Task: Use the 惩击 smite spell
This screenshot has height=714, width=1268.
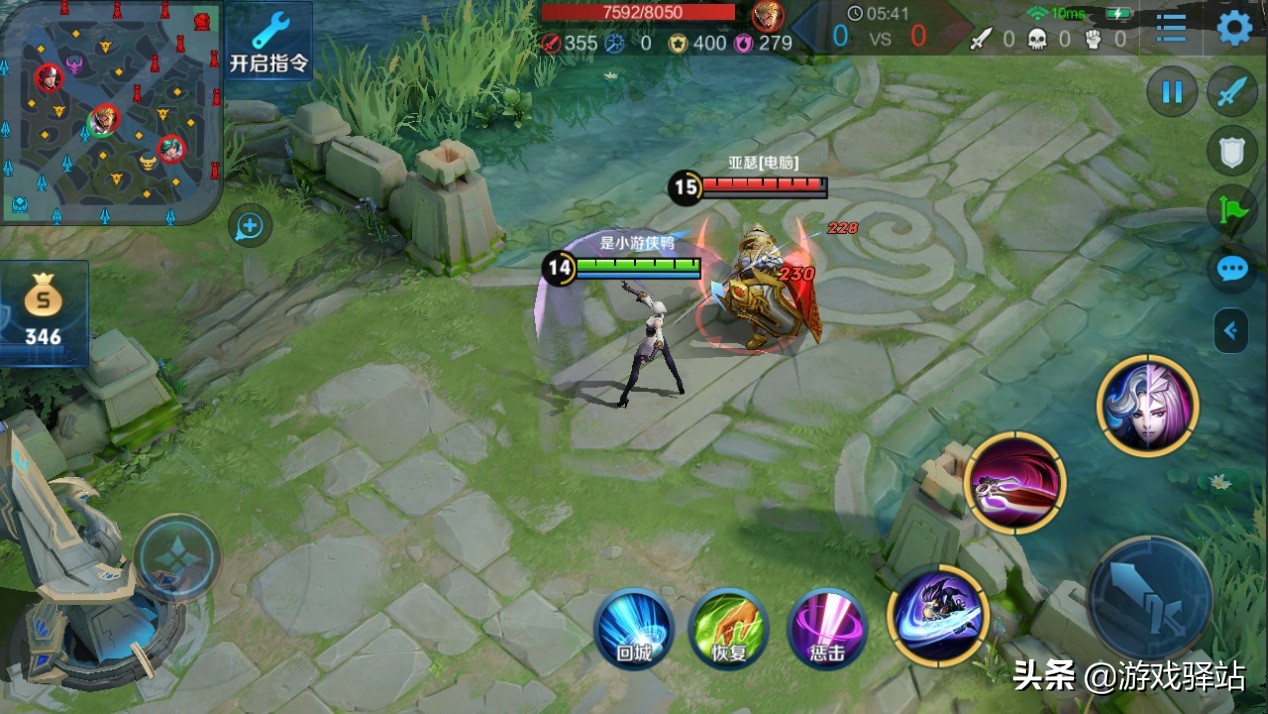Action: 827,628
